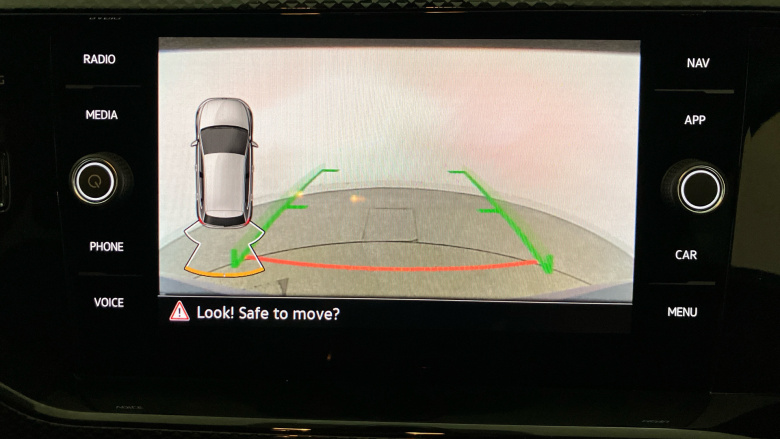Open the main MENU

point(682,312)
